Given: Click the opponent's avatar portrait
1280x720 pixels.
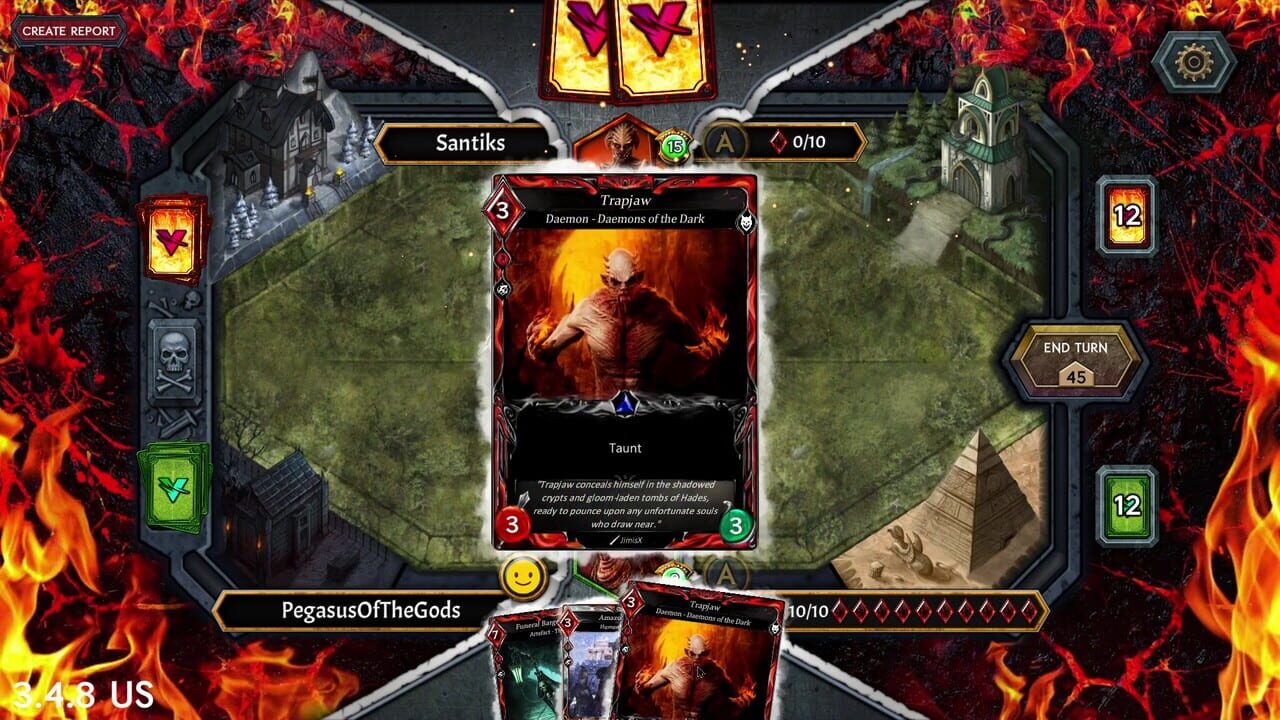Looking at the screenshot, I should coord(622,142).
